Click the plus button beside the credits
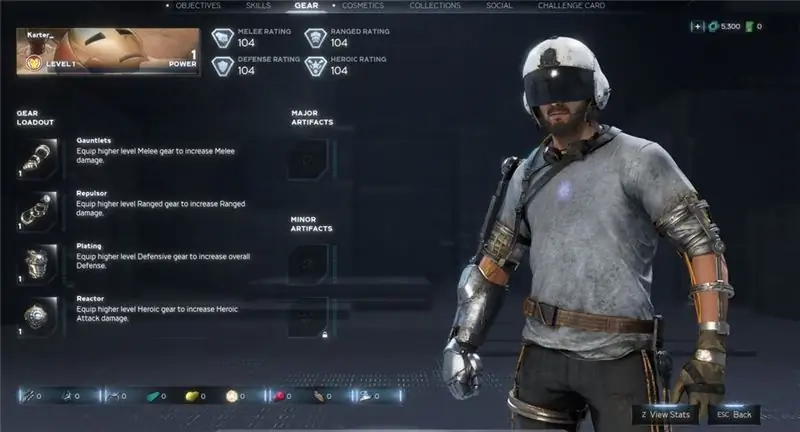Viewport: 800px width, 432px height. (x=697, y=26)
